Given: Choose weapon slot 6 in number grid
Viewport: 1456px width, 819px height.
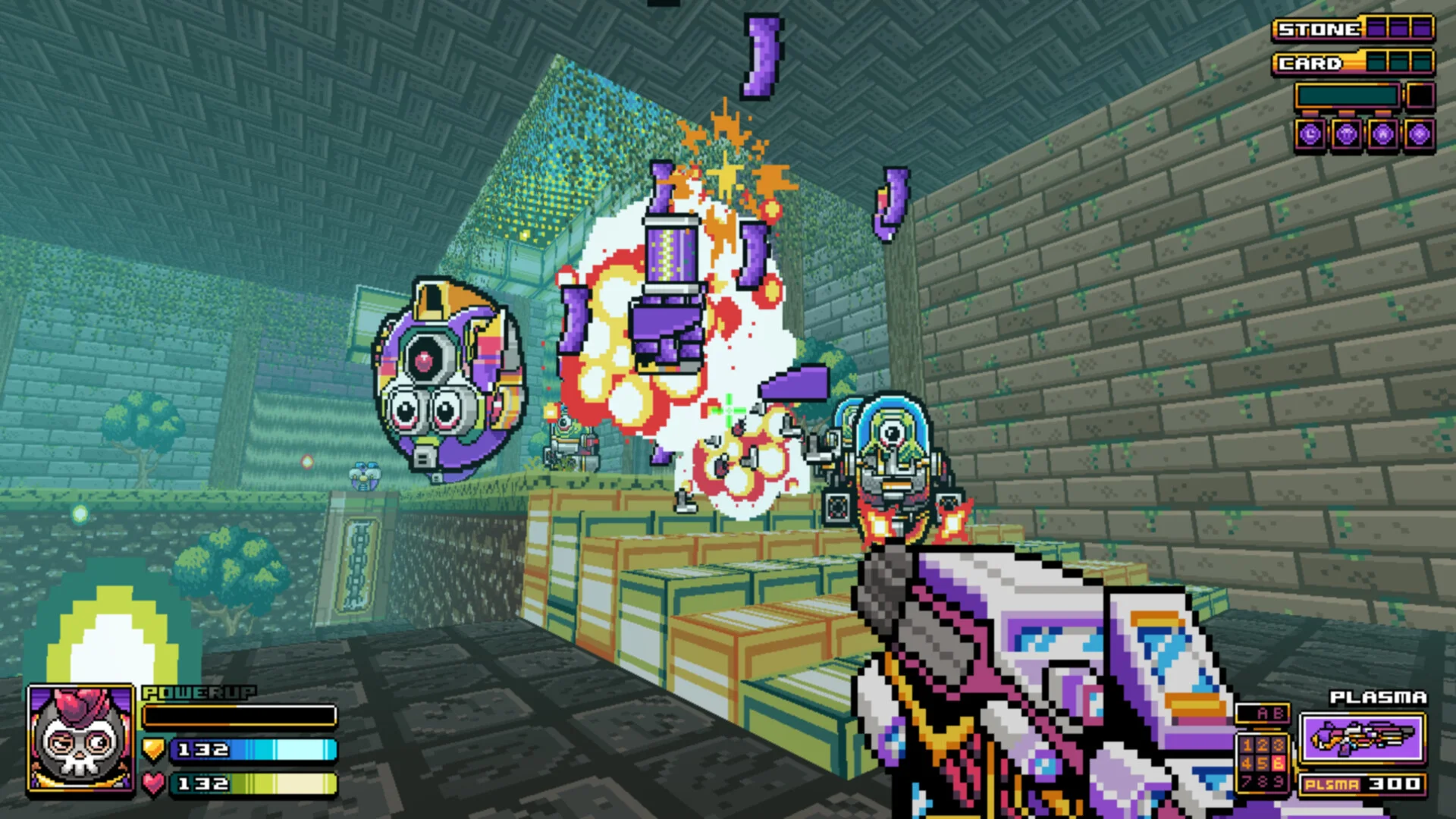Looking at the screenshot, I should [1279, 763].
